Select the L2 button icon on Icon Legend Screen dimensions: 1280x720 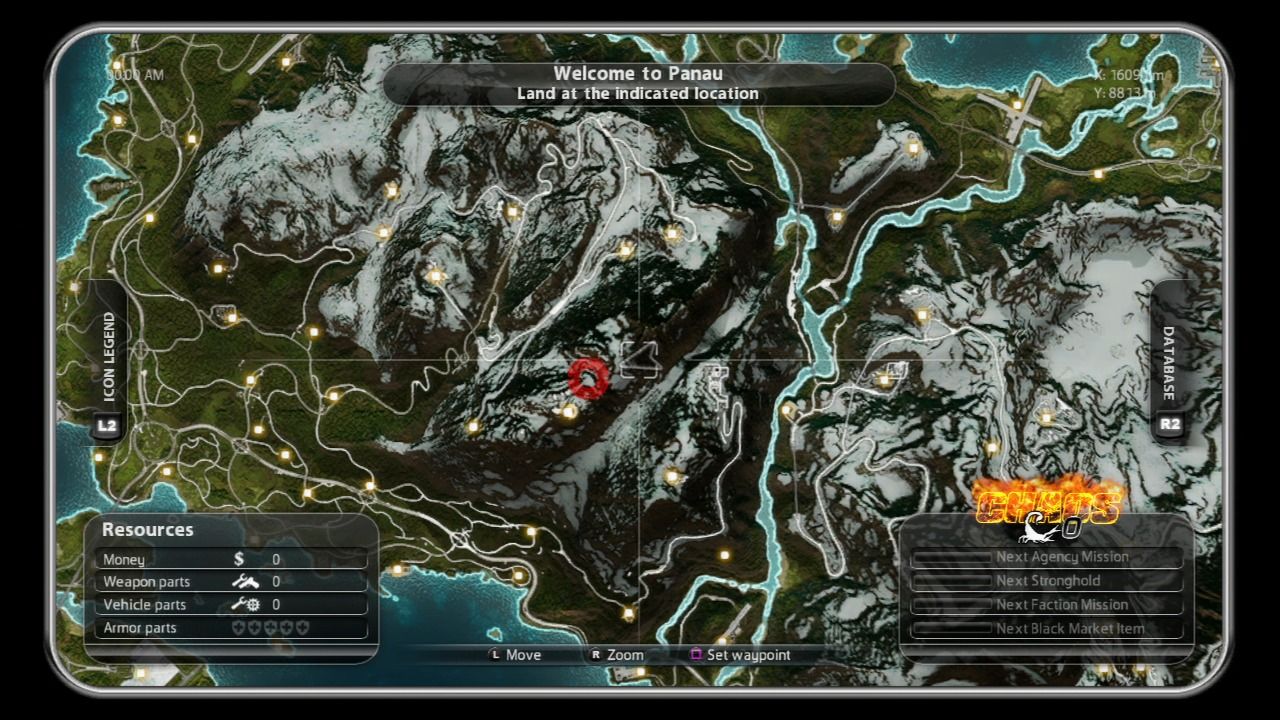(x=107, y=424)
